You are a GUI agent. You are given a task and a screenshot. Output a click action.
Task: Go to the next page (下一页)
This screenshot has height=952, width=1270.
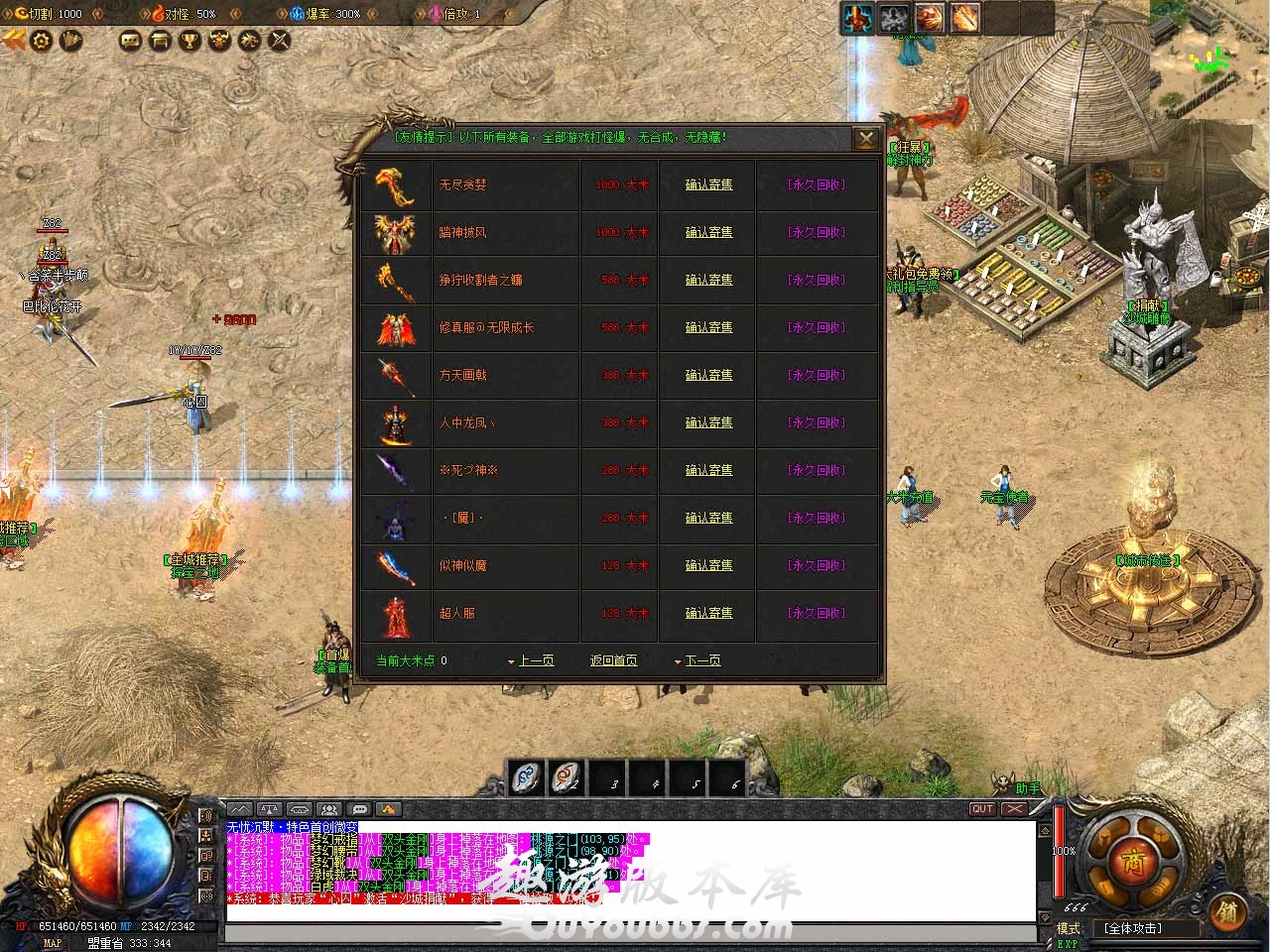click(x=701, y=660)
